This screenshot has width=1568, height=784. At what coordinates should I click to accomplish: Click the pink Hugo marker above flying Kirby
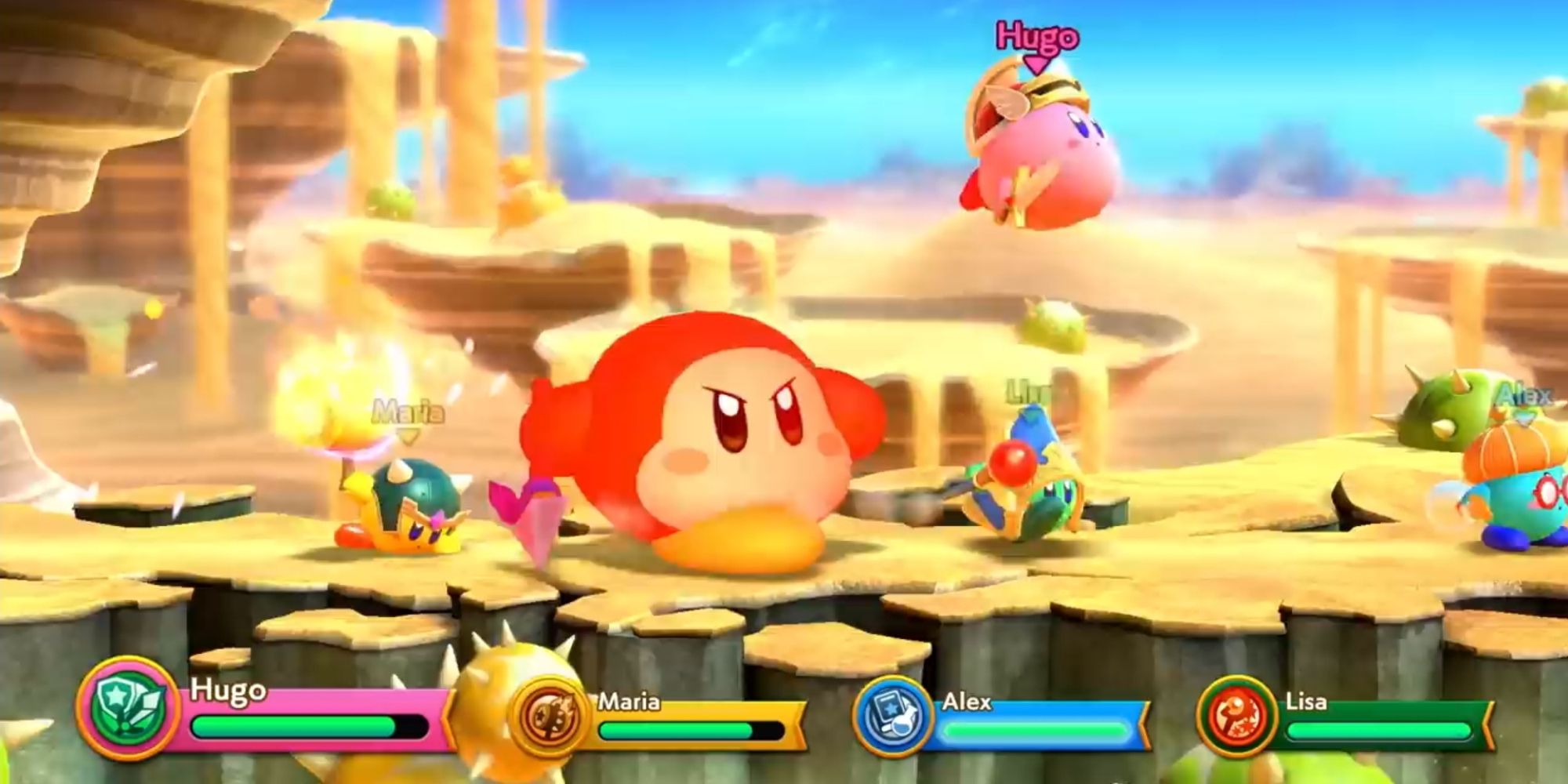[x=1033, y=35]
